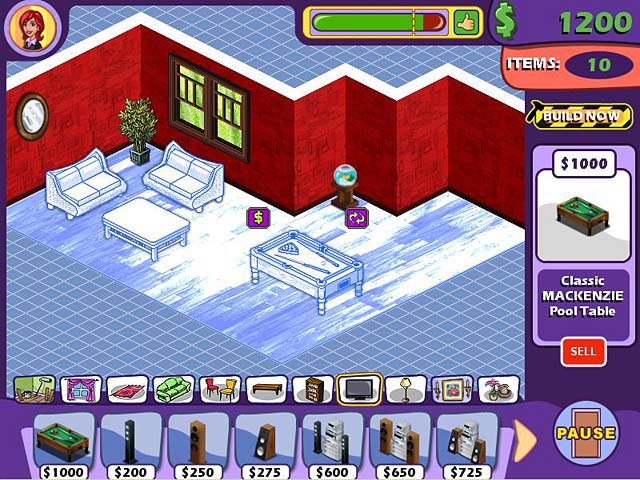Open the bookshelf category
The image size is (640, 480).
[313, 388]
